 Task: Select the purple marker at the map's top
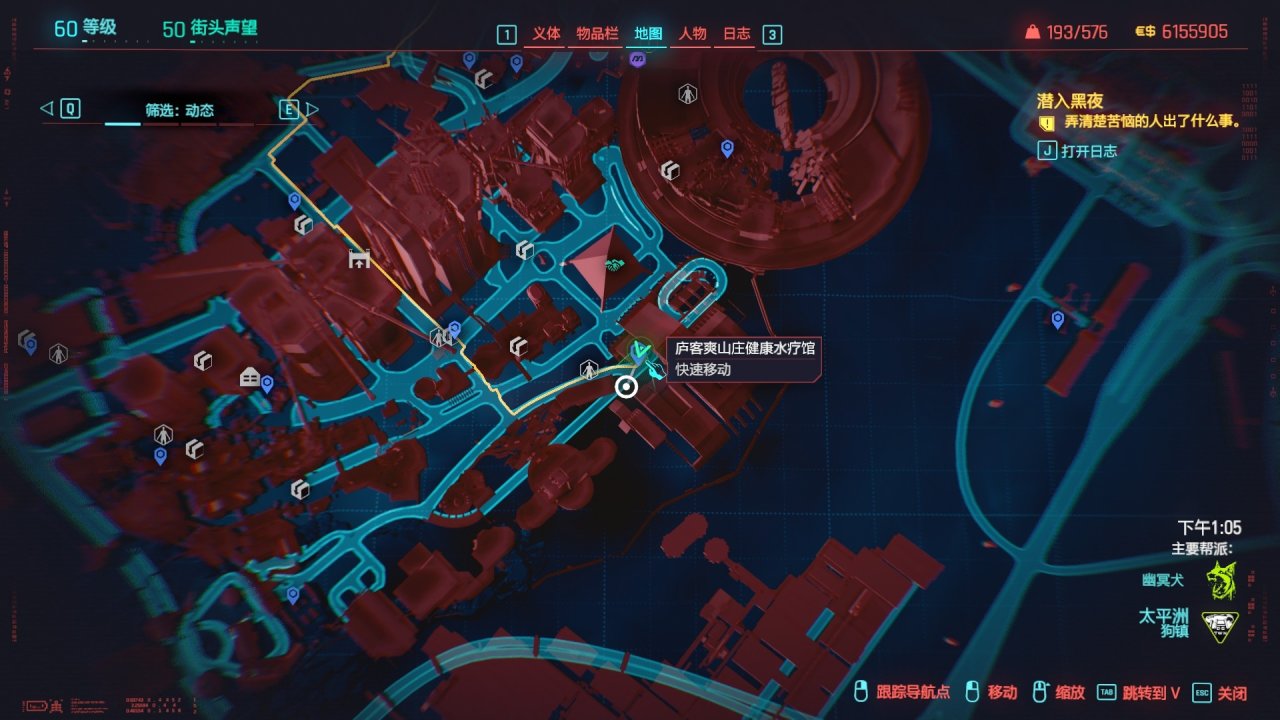click(638, 60)
